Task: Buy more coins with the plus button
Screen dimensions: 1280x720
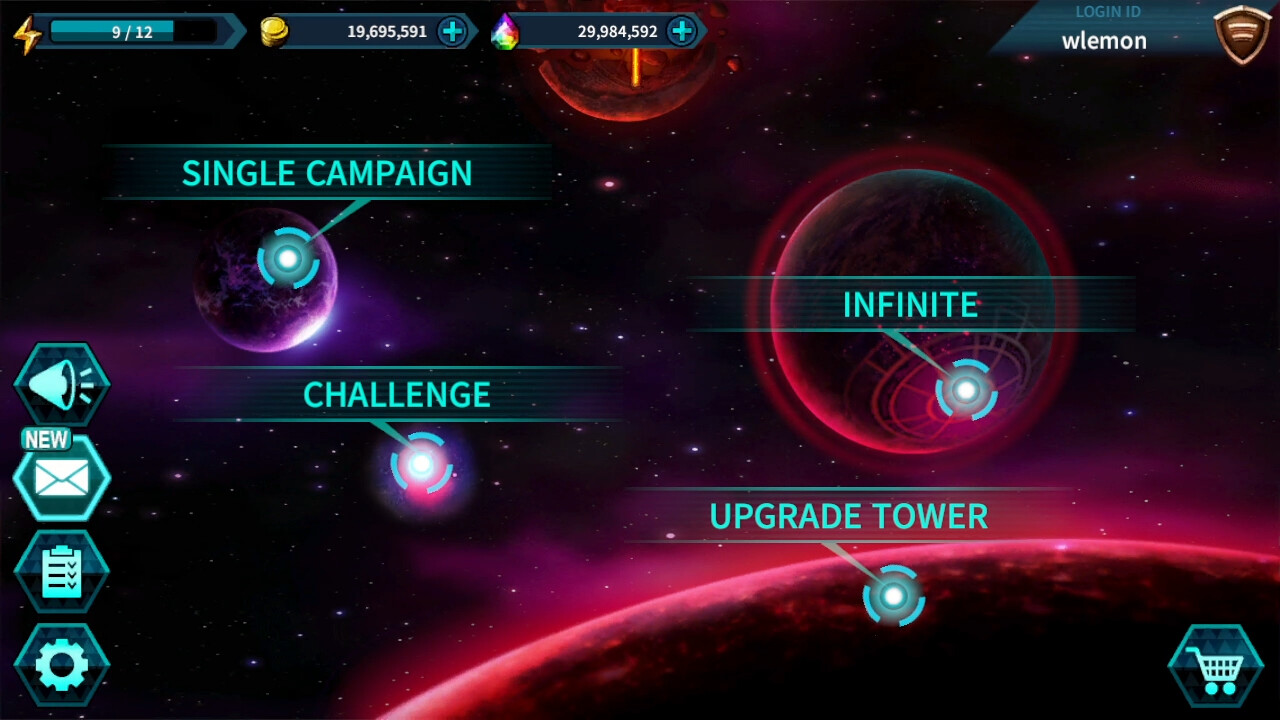Action: [453, 31]
